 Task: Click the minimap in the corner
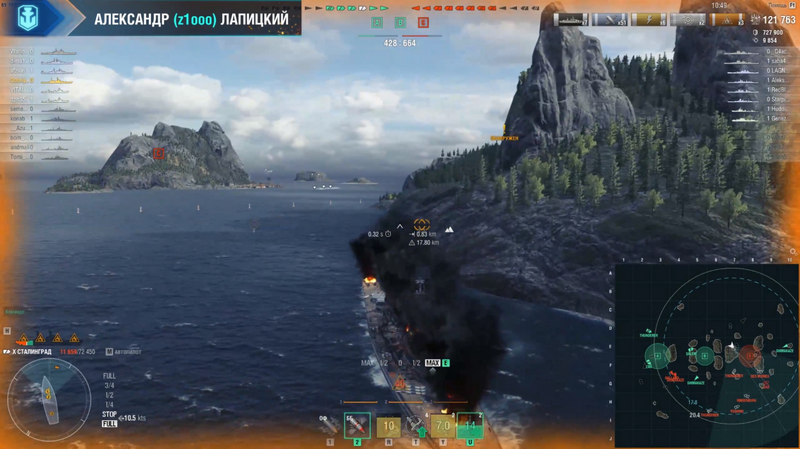coord(706,355)
